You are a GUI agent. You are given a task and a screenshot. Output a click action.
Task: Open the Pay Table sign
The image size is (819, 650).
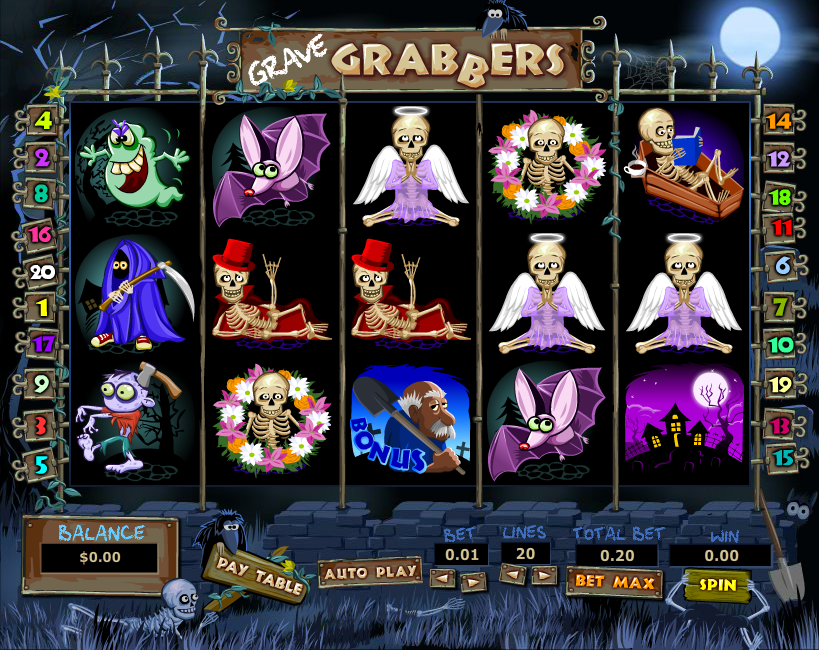(254, 575)
